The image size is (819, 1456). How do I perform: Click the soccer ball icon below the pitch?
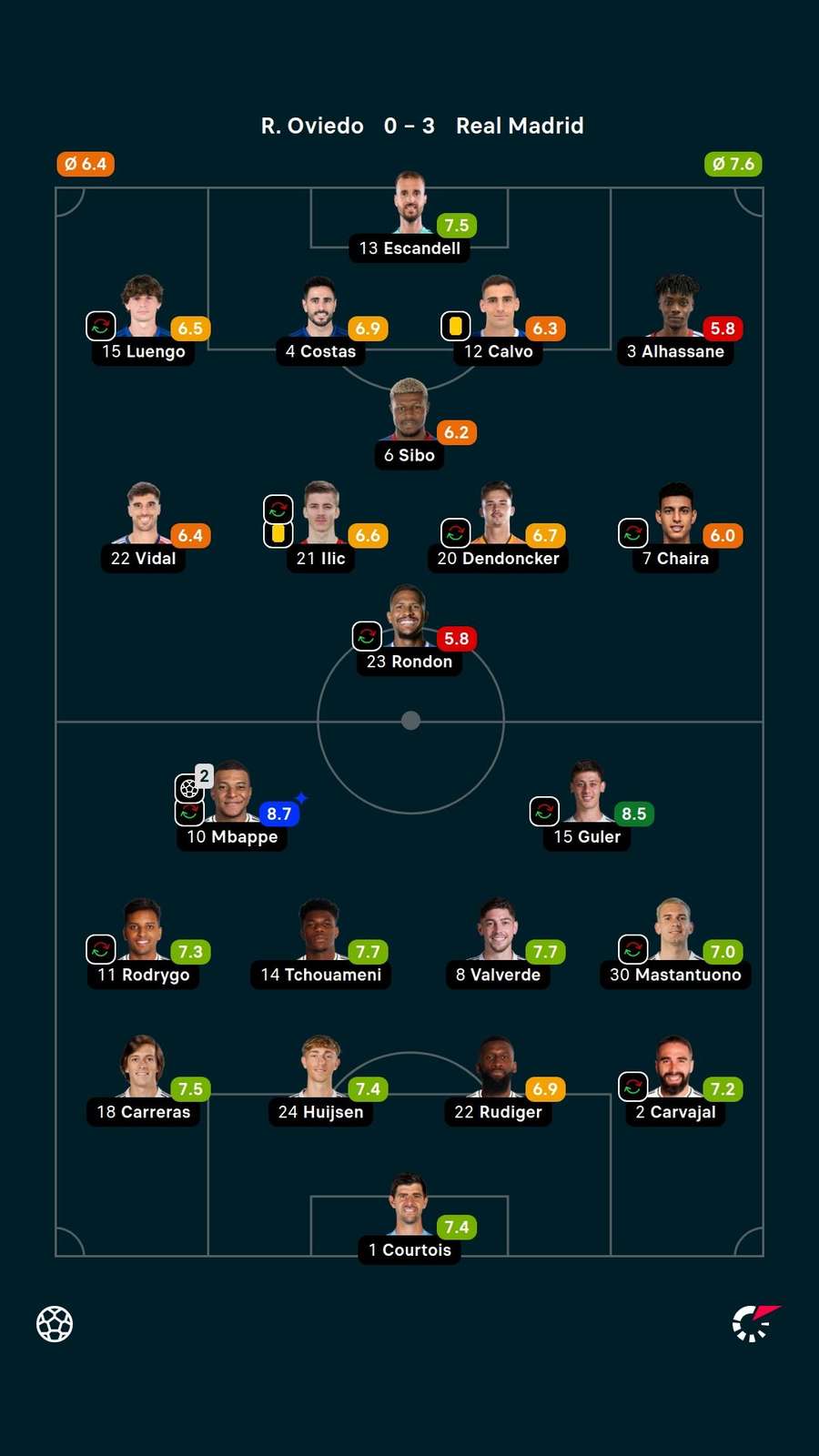[x=55, y=1324]
